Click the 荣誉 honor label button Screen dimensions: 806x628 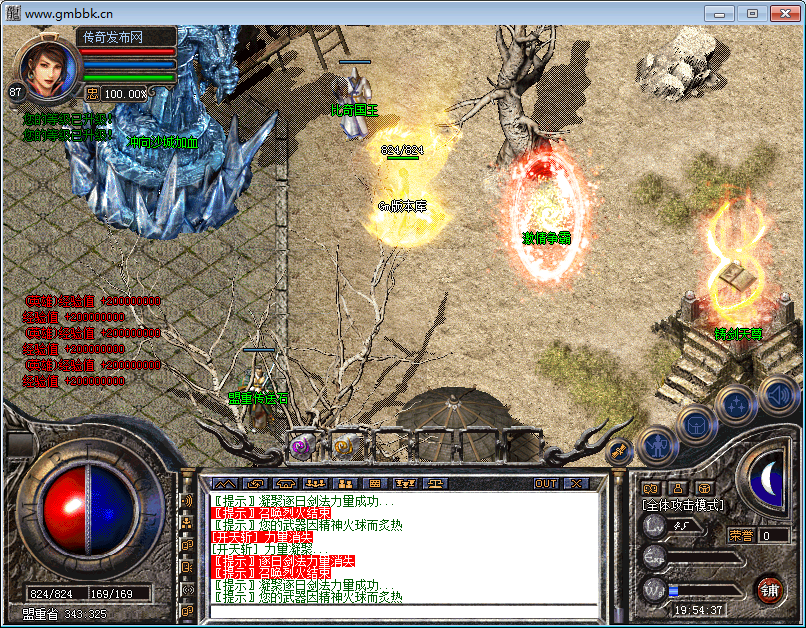741,535
